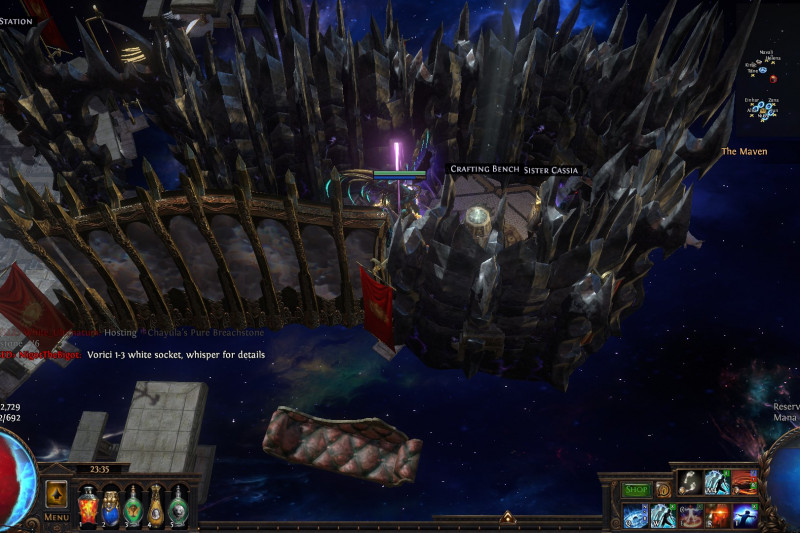
Task: Click the gold coin icon beside Shop
Action: (662, 490)
